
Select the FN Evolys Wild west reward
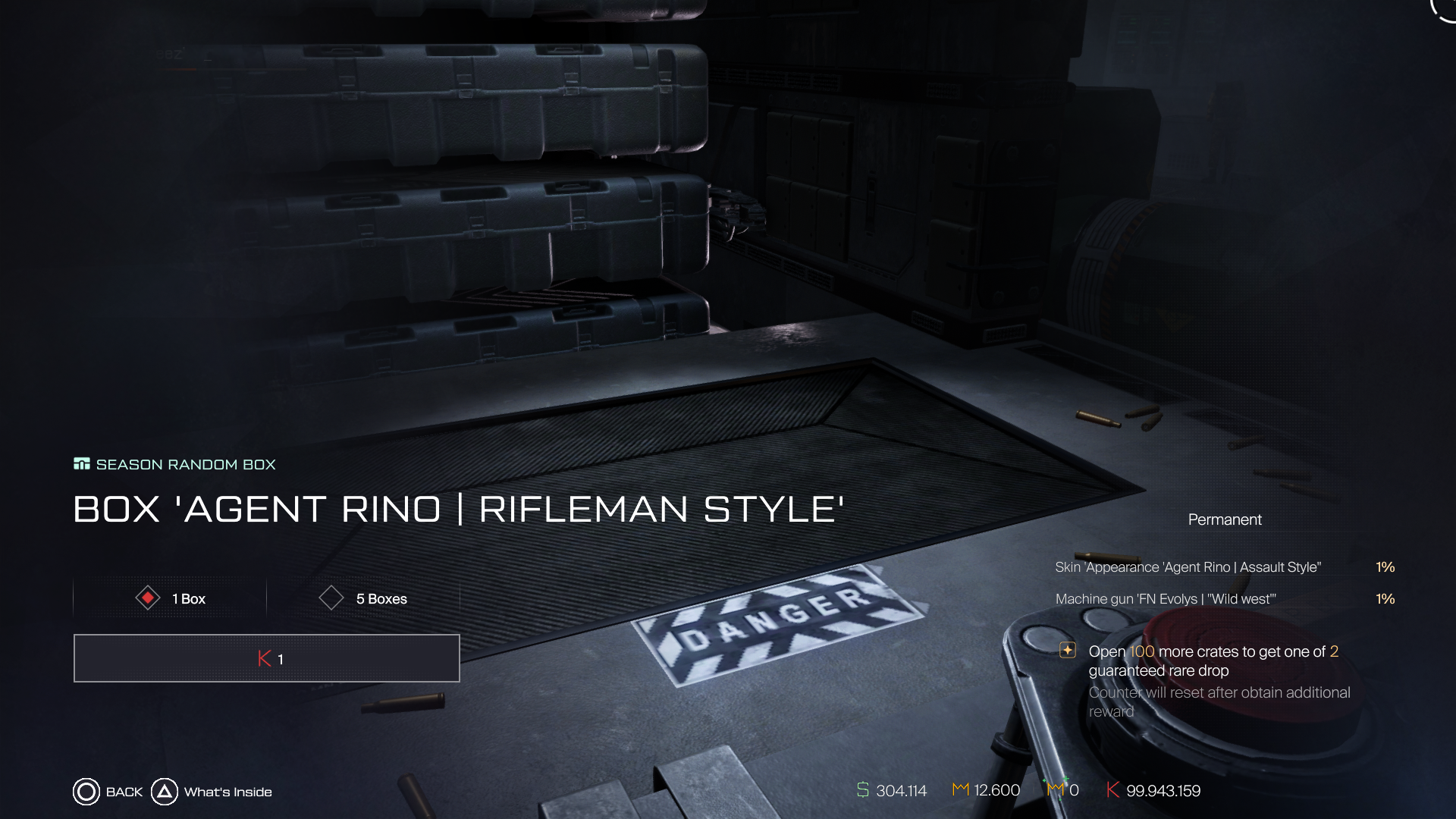1166,599
